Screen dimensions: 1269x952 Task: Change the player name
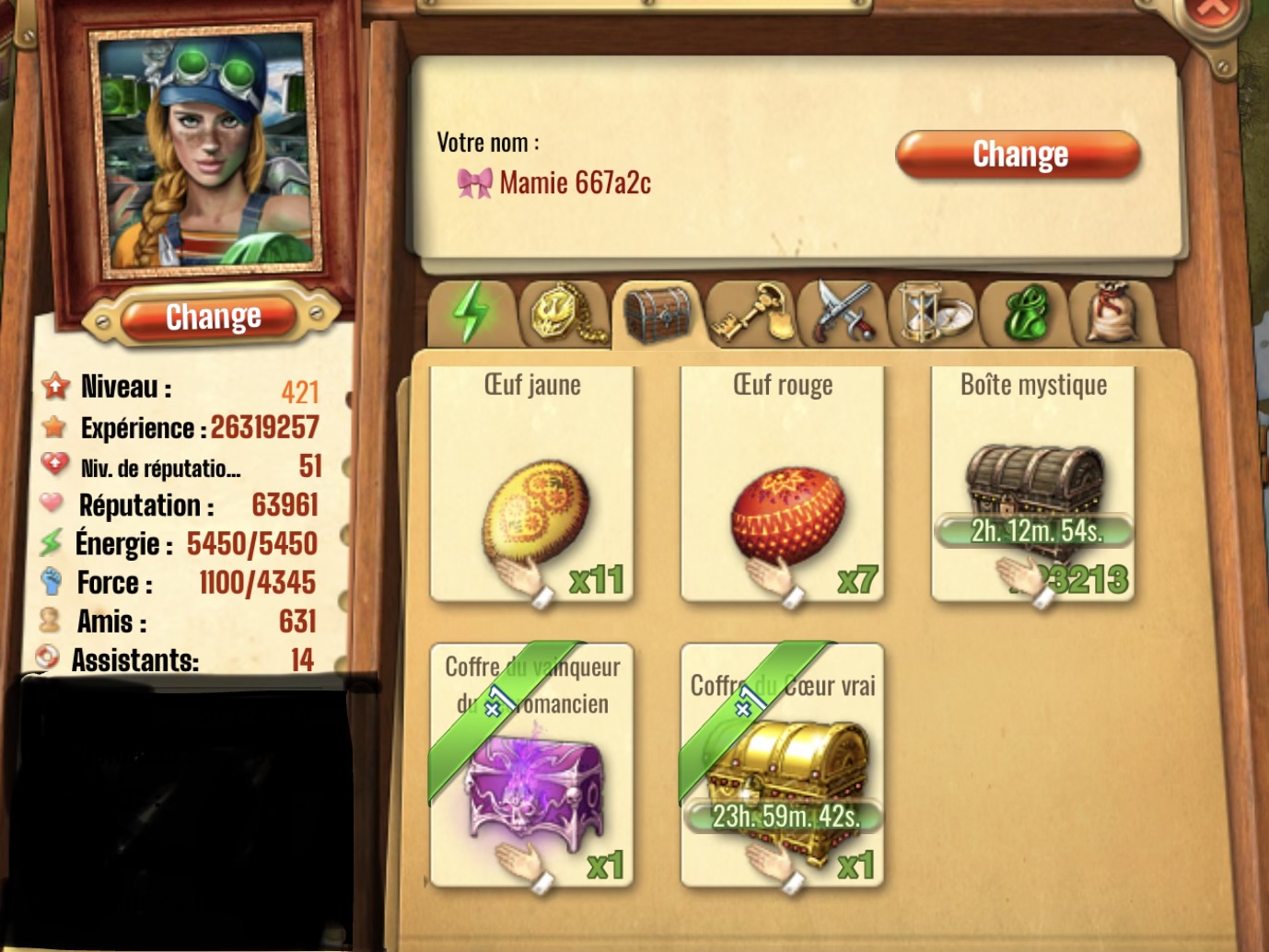click(x=1019, y=154)
